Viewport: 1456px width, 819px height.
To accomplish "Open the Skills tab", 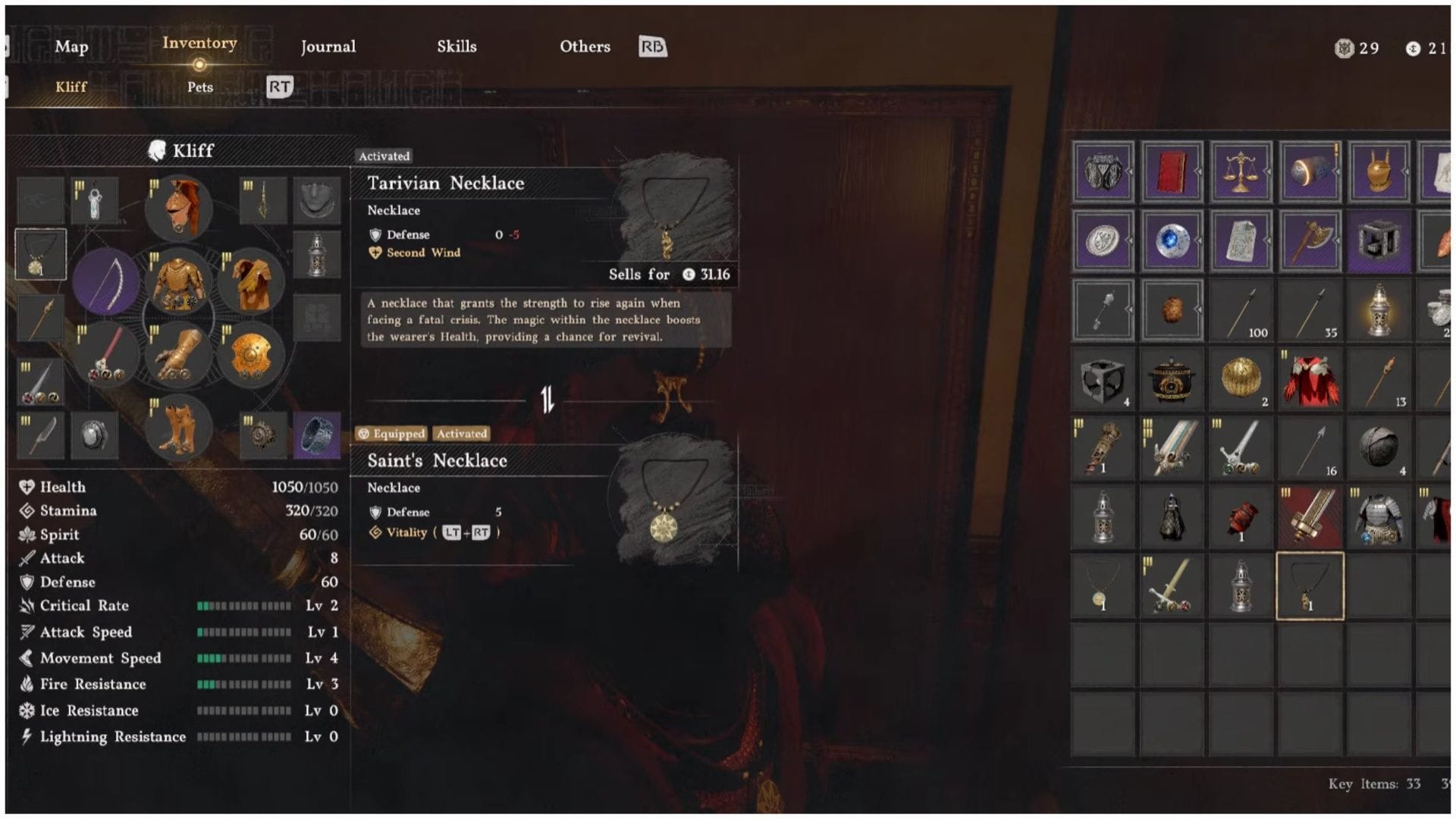I will pyautogui.click(x=457, y=47).
